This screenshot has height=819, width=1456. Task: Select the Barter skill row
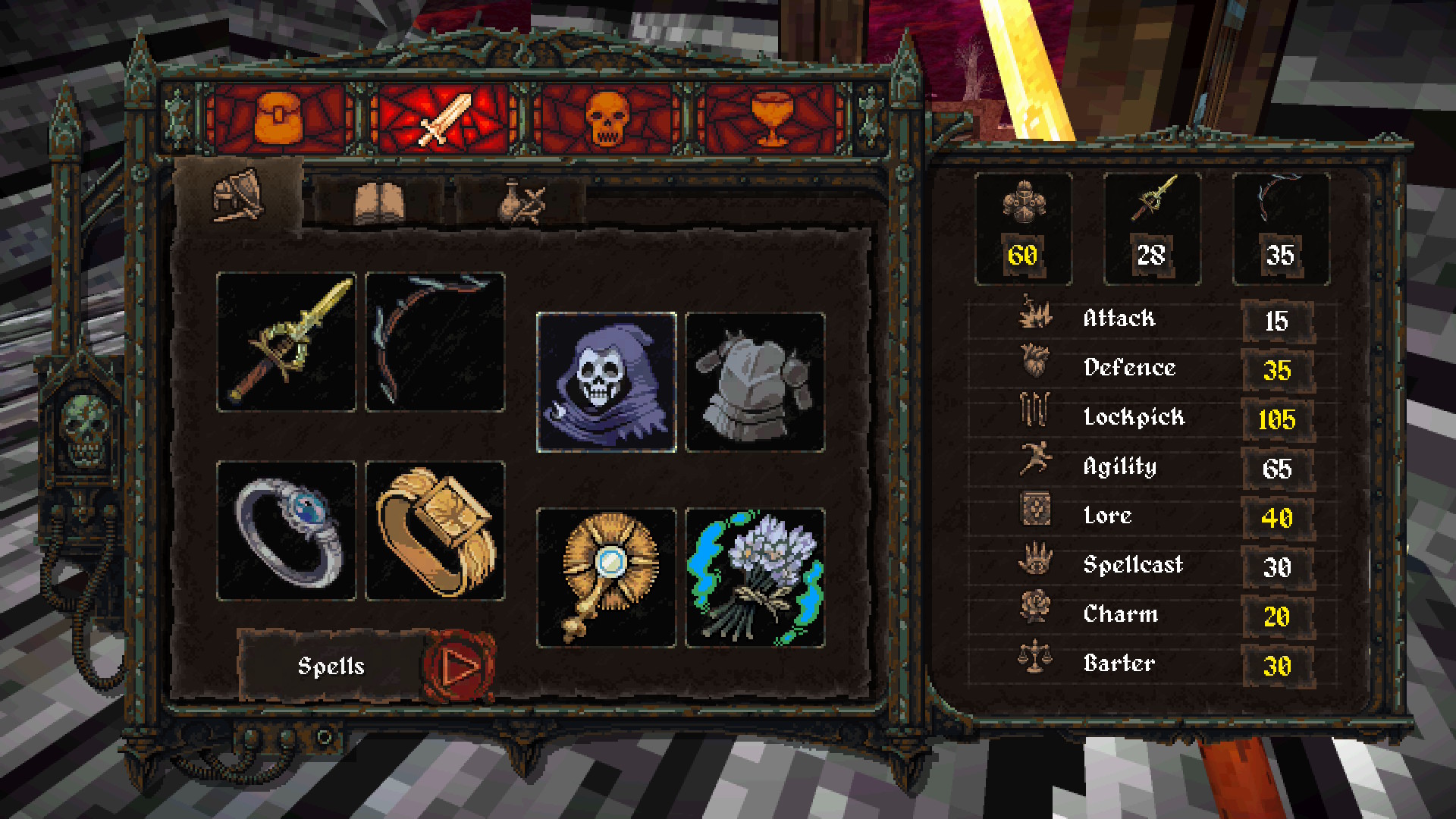click(1153, 664)
